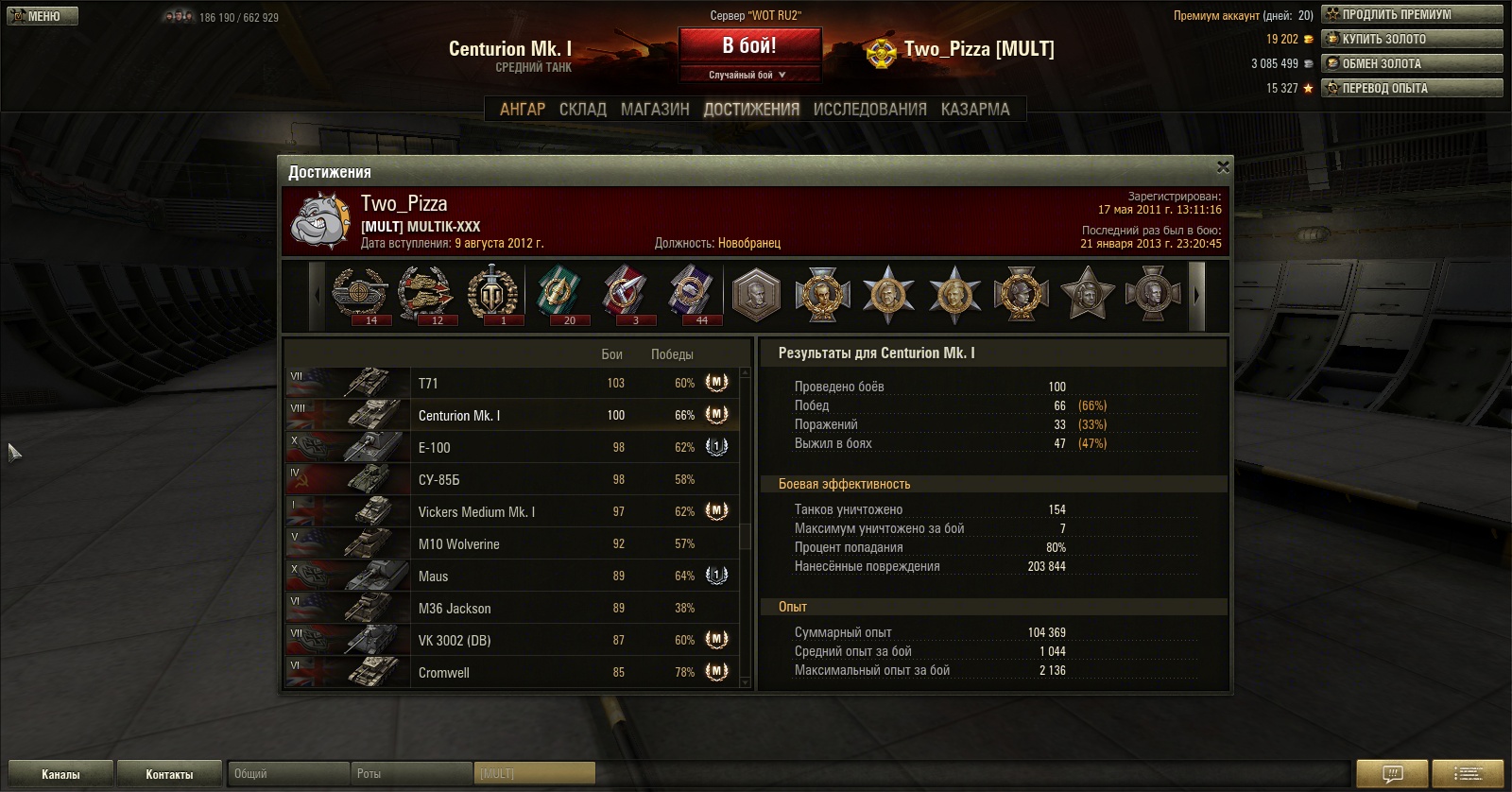Open the Контакты contacts button
Screen dimensions: 1512x792
click(169, 774)
